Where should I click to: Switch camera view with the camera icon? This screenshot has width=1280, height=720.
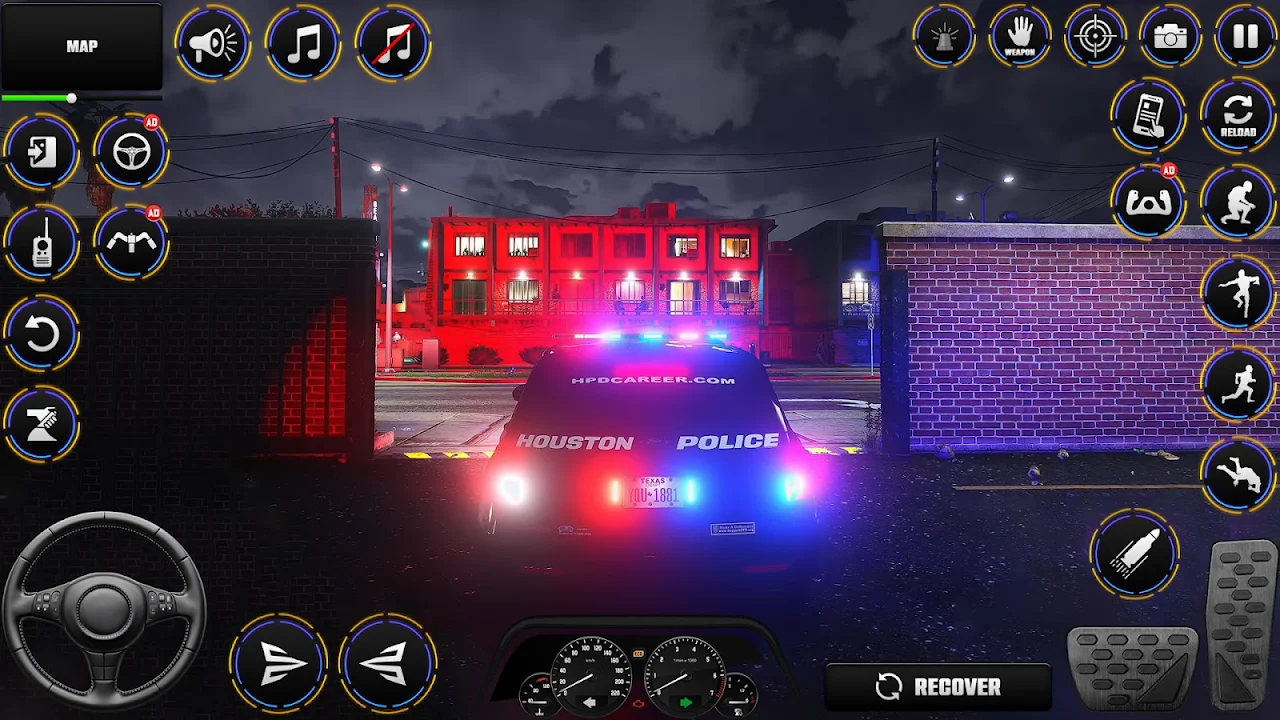coord(1170,38)
